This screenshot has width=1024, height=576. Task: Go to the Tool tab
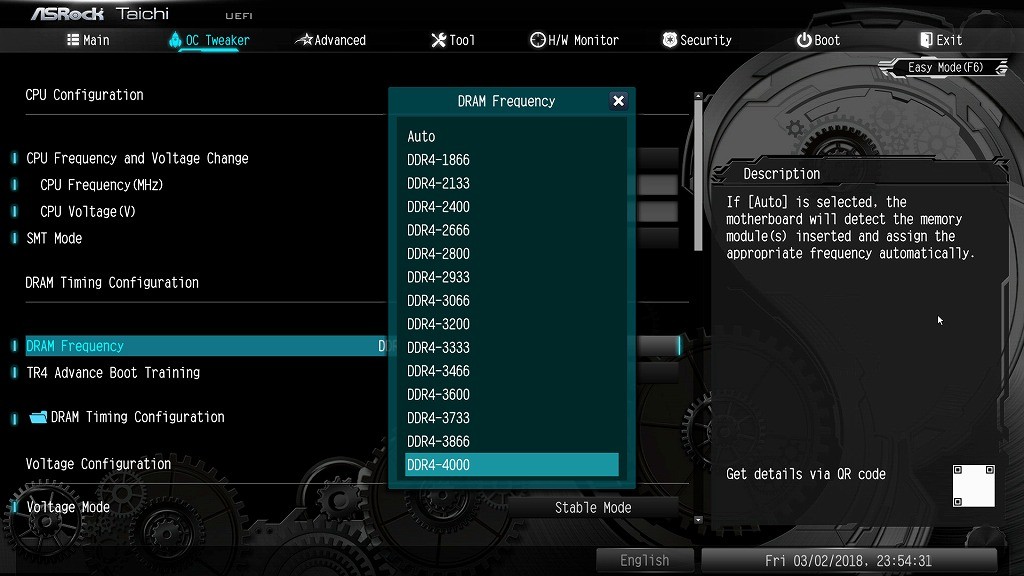453,40
